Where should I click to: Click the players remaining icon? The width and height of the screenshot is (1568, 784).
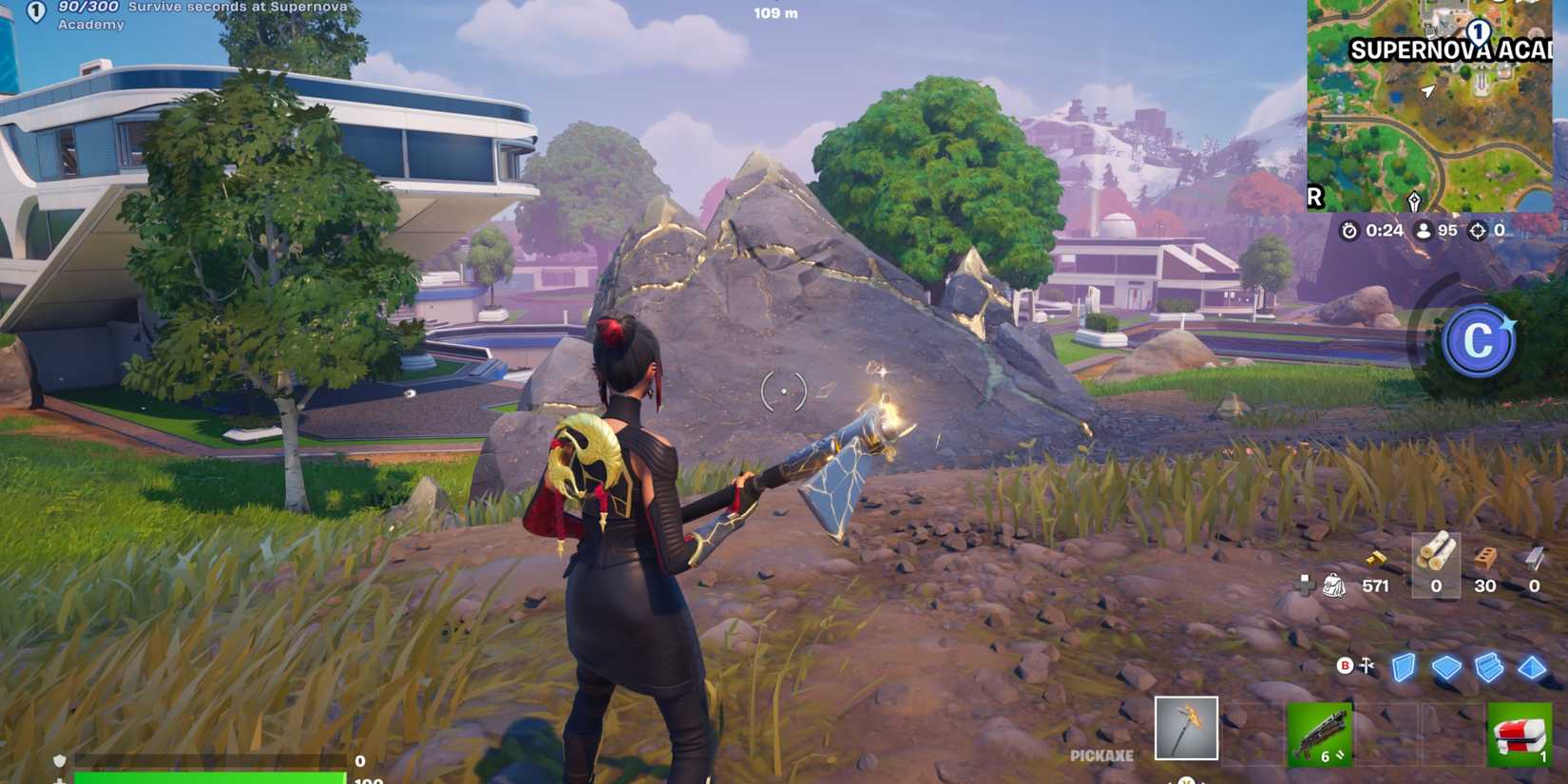pos(1424,229)
